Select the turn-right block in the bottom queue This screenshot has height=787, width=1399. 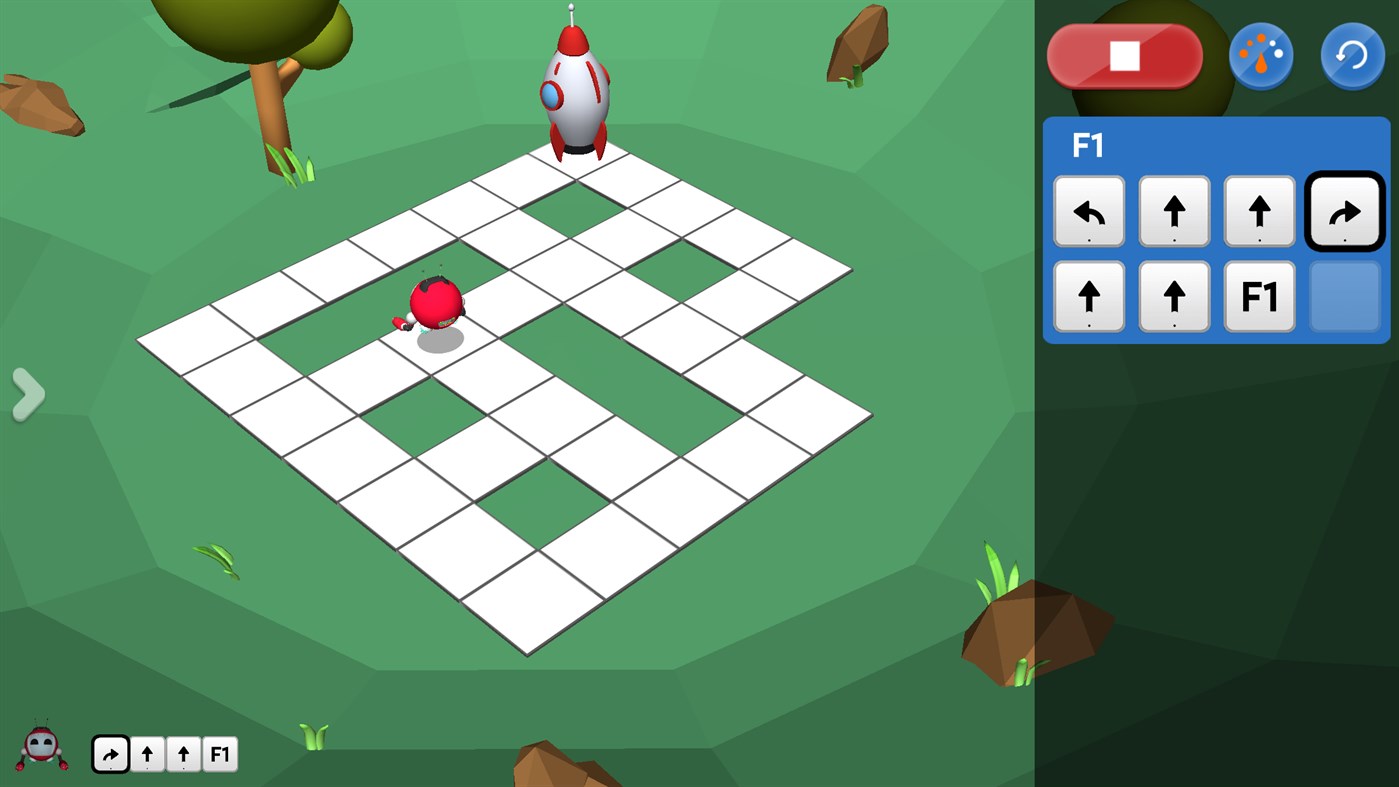pos(110,754)
